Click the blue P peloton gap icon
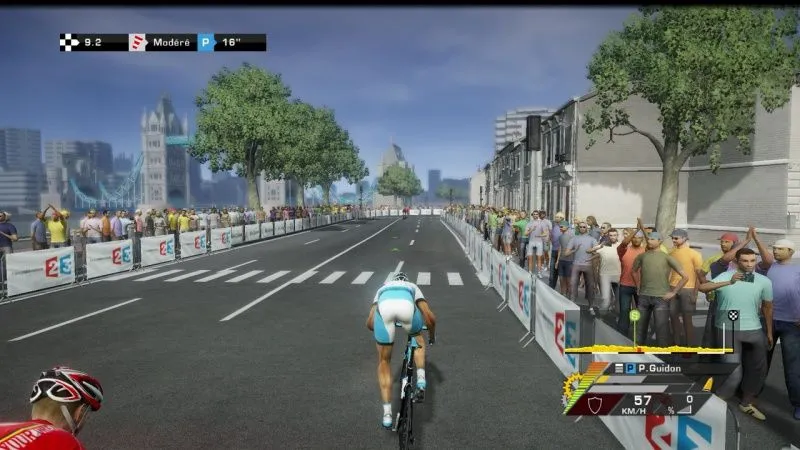This screenshot has height=450, width=800. (x=206, y=42)
